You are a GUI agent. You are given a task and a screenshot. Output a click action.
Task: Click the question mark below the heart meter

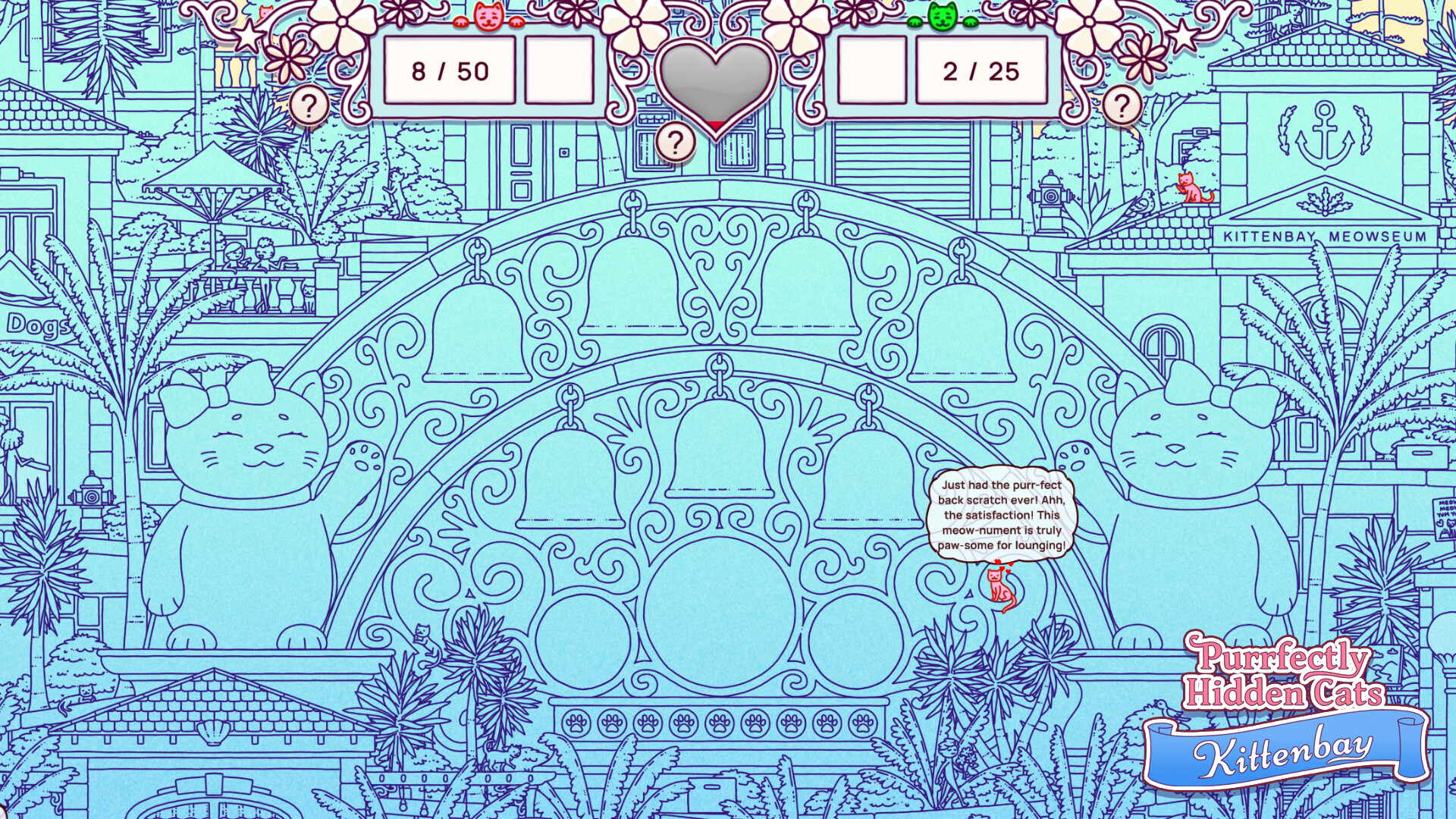(677, 140)
